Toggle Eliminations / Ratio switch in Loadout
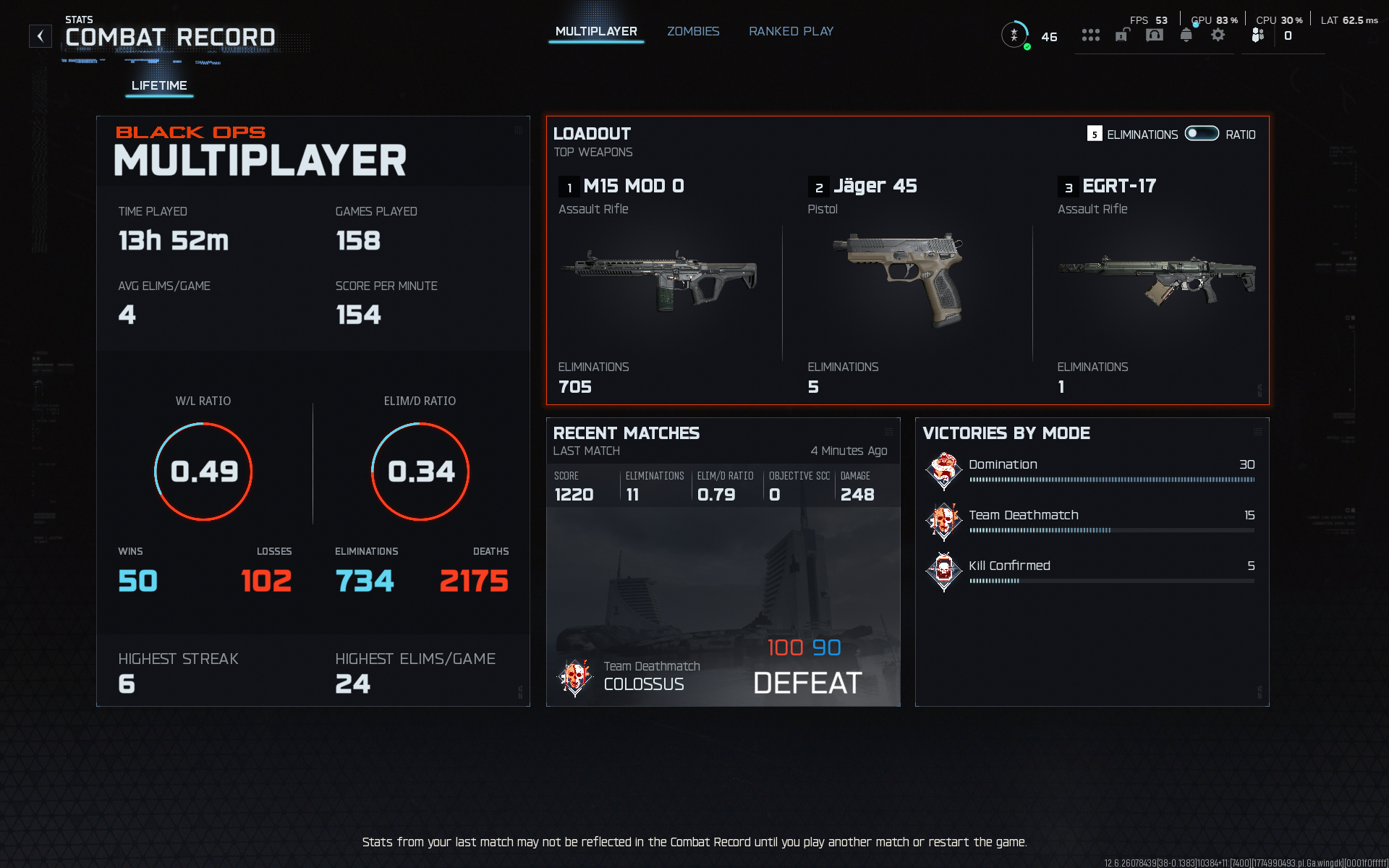Viewport: 1389px width, 868px height. click(x=1202, y=134)
